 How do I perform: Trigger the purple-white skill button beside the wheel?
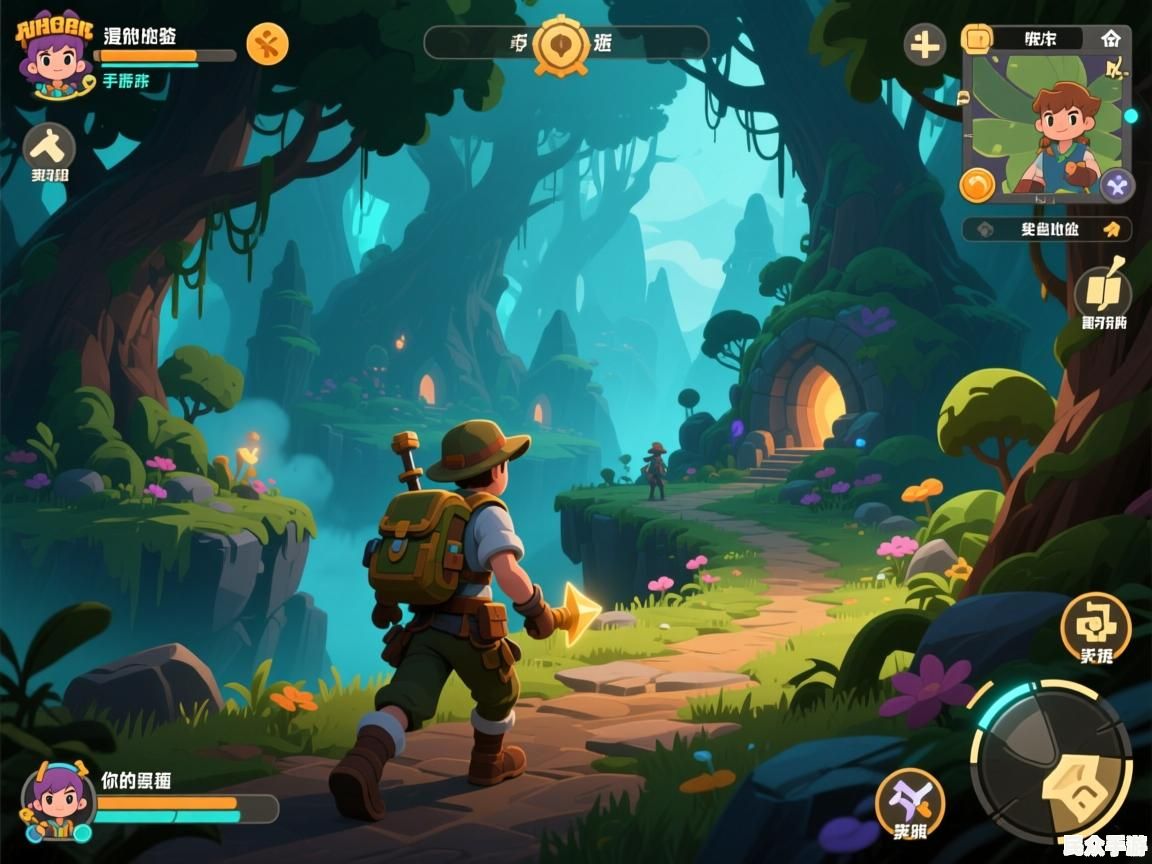point(909,802)
